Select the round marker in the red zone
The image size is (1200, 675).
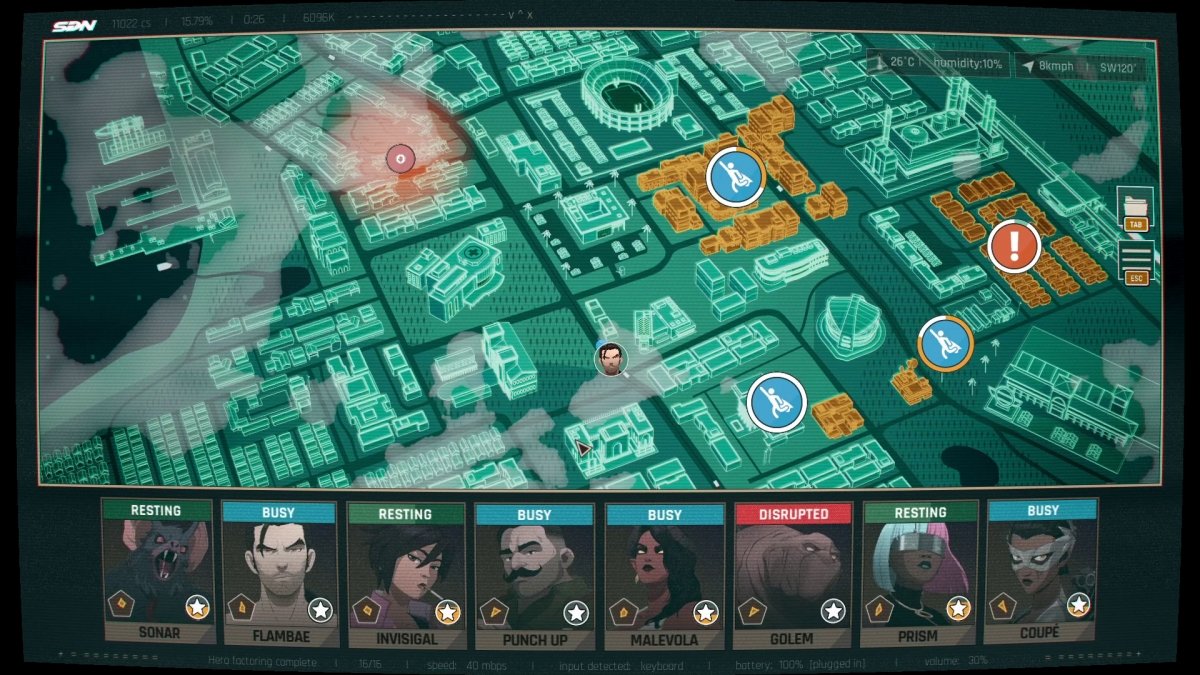tap(399, 157)
